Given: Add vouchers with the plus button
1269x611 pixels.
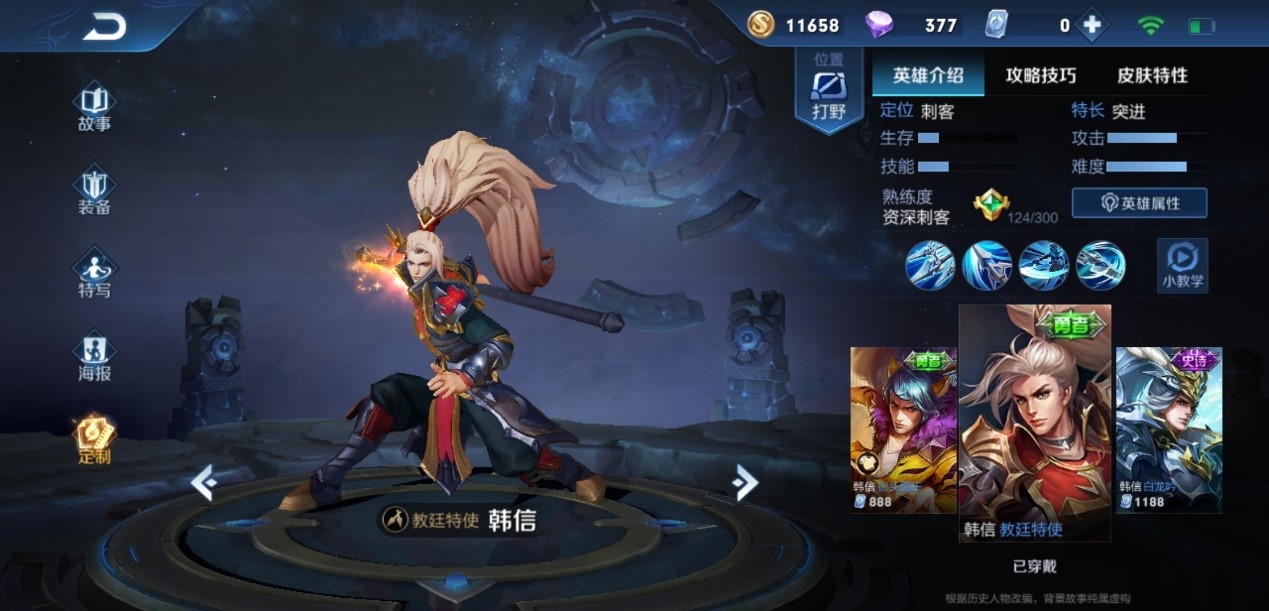Looking at the screenshot, I should [1092, 26].
